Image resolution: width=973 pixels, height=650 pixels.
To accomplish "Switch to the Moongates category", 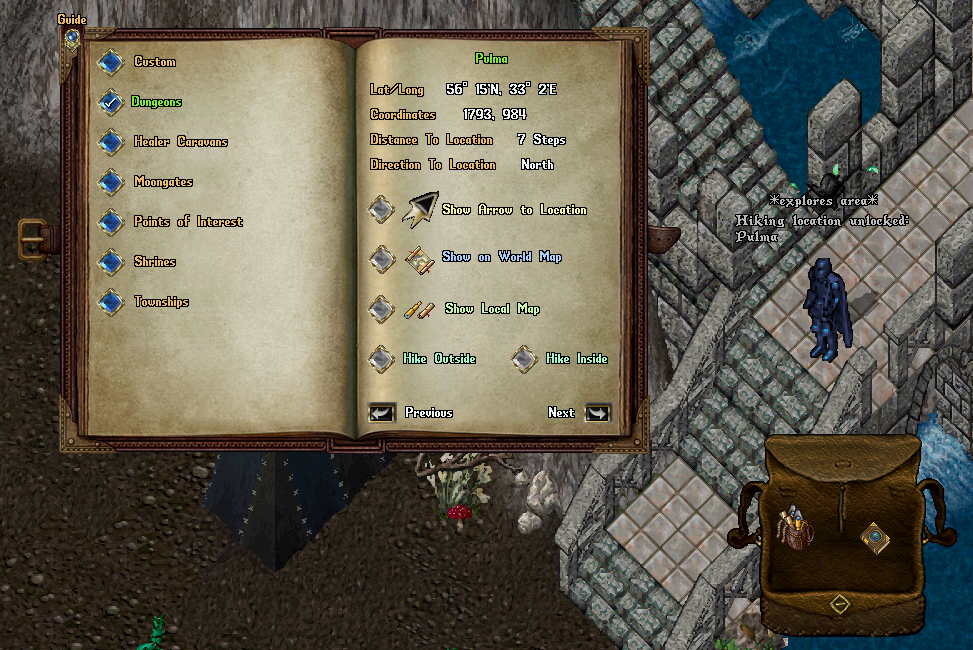I will [x=110, y=182].
